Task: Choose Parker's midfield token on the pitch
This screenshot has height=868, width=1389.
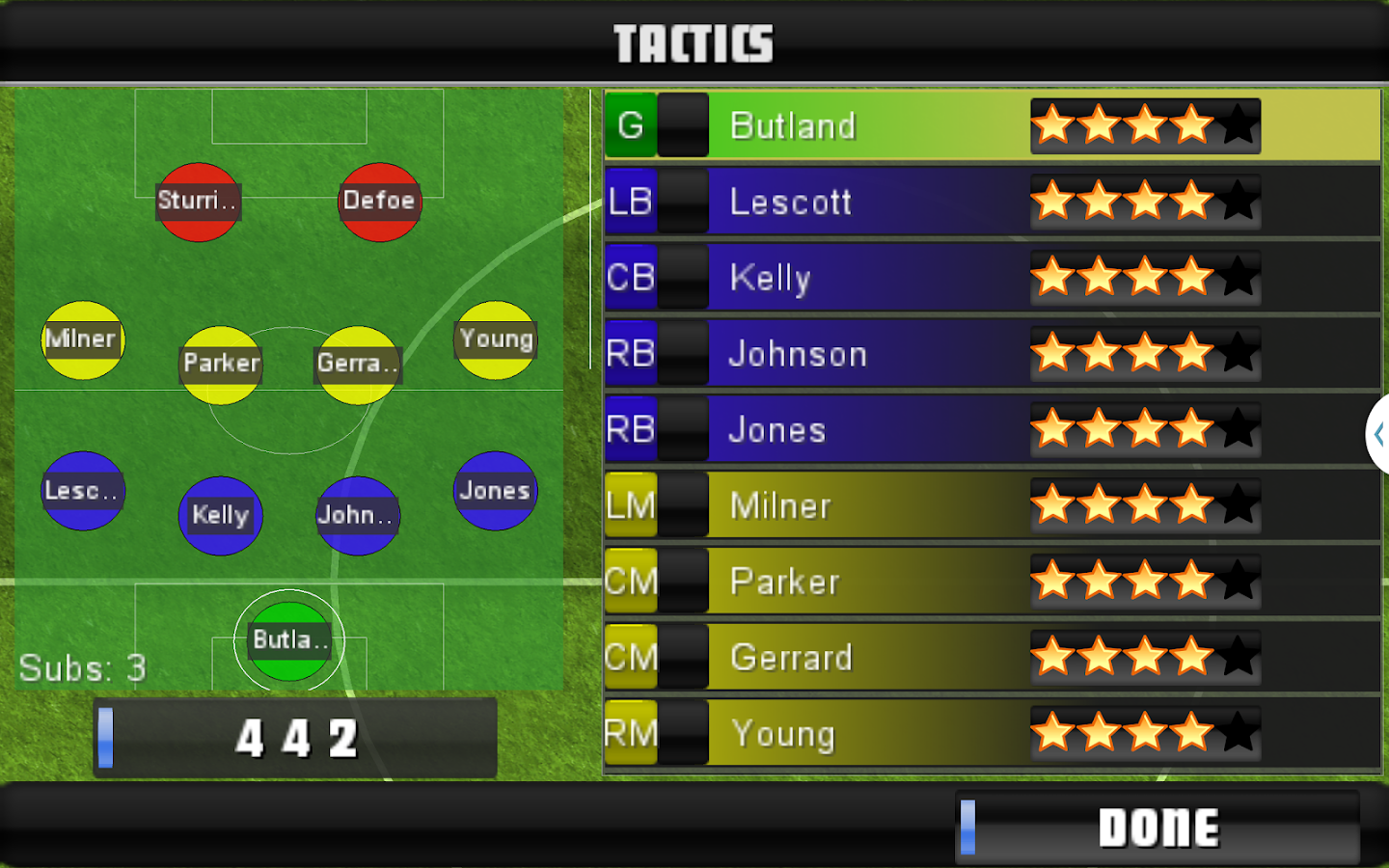Action: click(x=221, y=365)
